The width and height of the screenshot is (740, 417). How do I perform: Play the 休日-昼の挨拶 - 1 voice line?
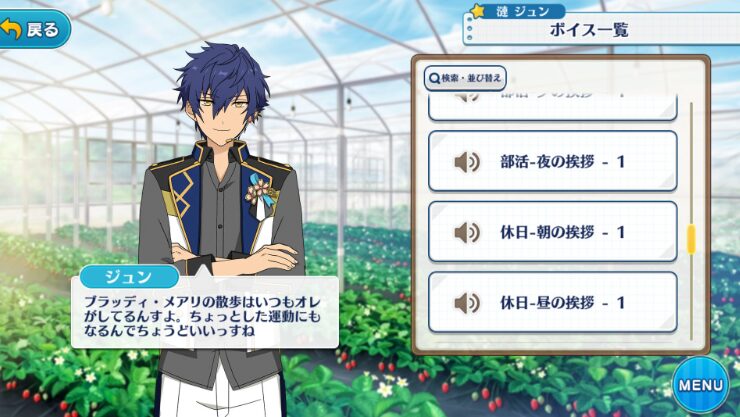(x=552, y=302)
